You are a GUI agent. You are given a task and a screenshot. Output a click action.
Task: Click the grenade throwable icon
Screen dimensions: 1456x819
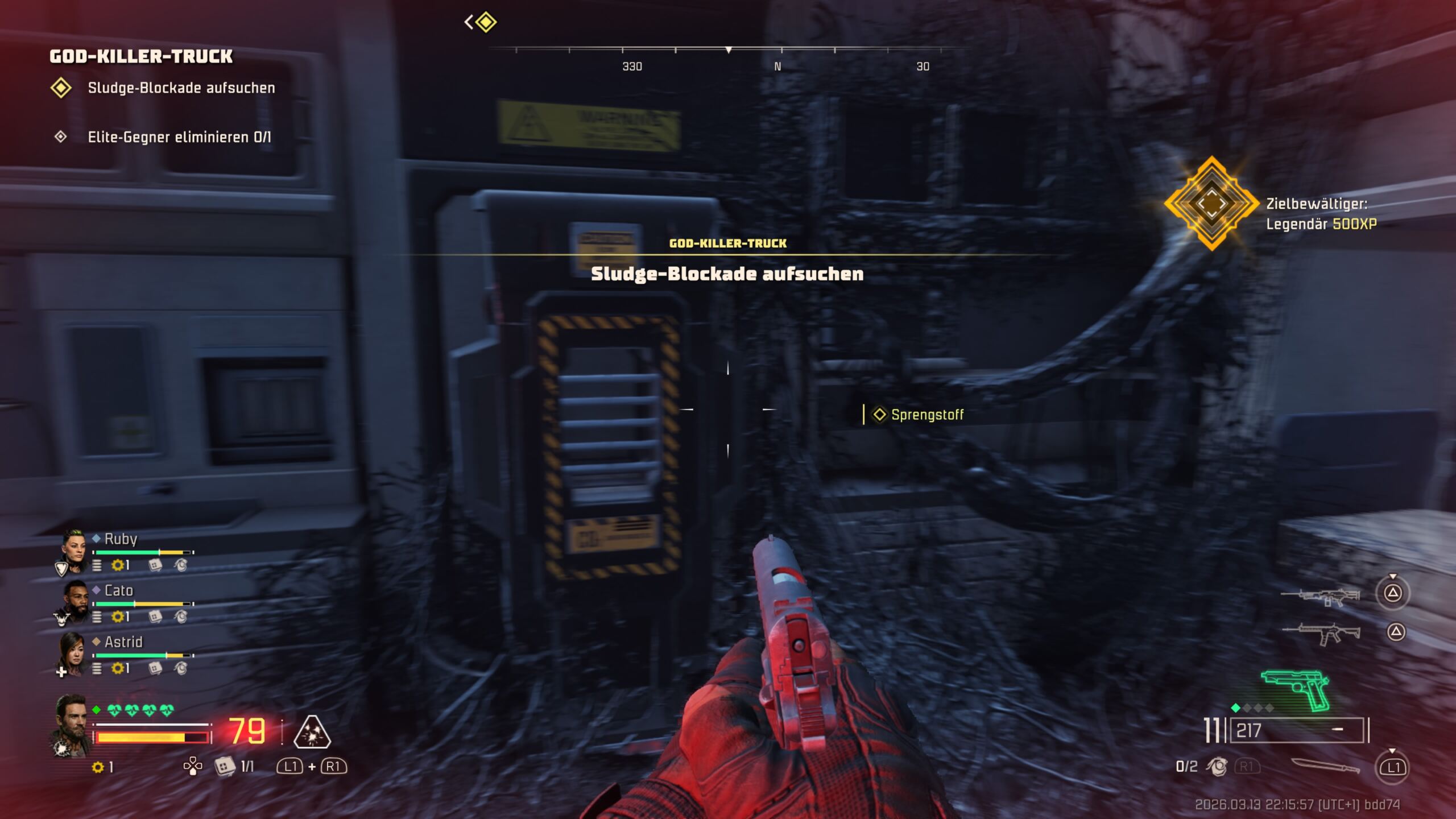[1217, 767]
